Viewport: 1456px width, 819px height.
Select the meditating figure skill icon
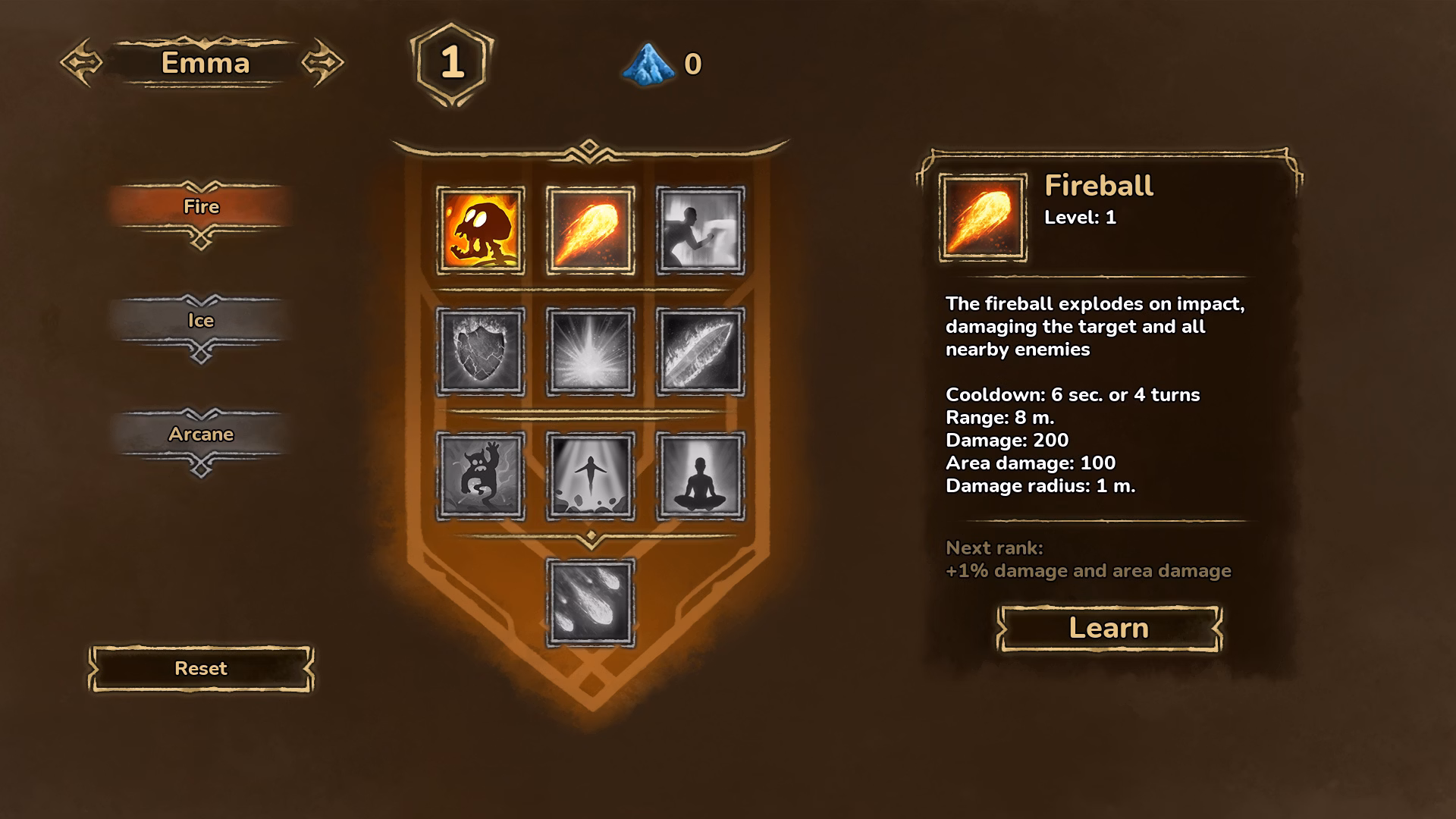click(x=700, y=476)
